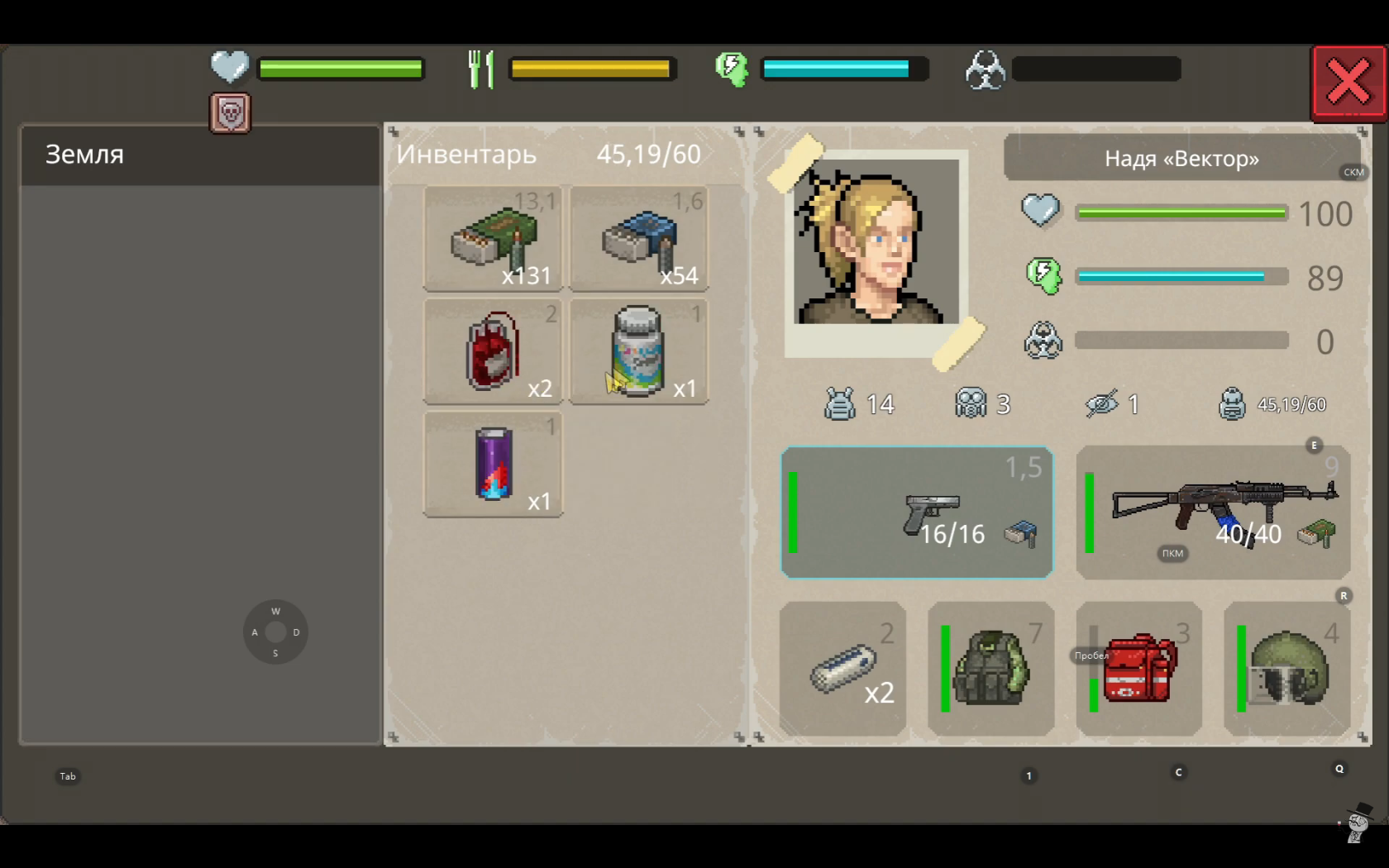1389x868 pixels.
Task: Click the bandage slot with x2
Action: pyautogui.click(x=842, y=669)
